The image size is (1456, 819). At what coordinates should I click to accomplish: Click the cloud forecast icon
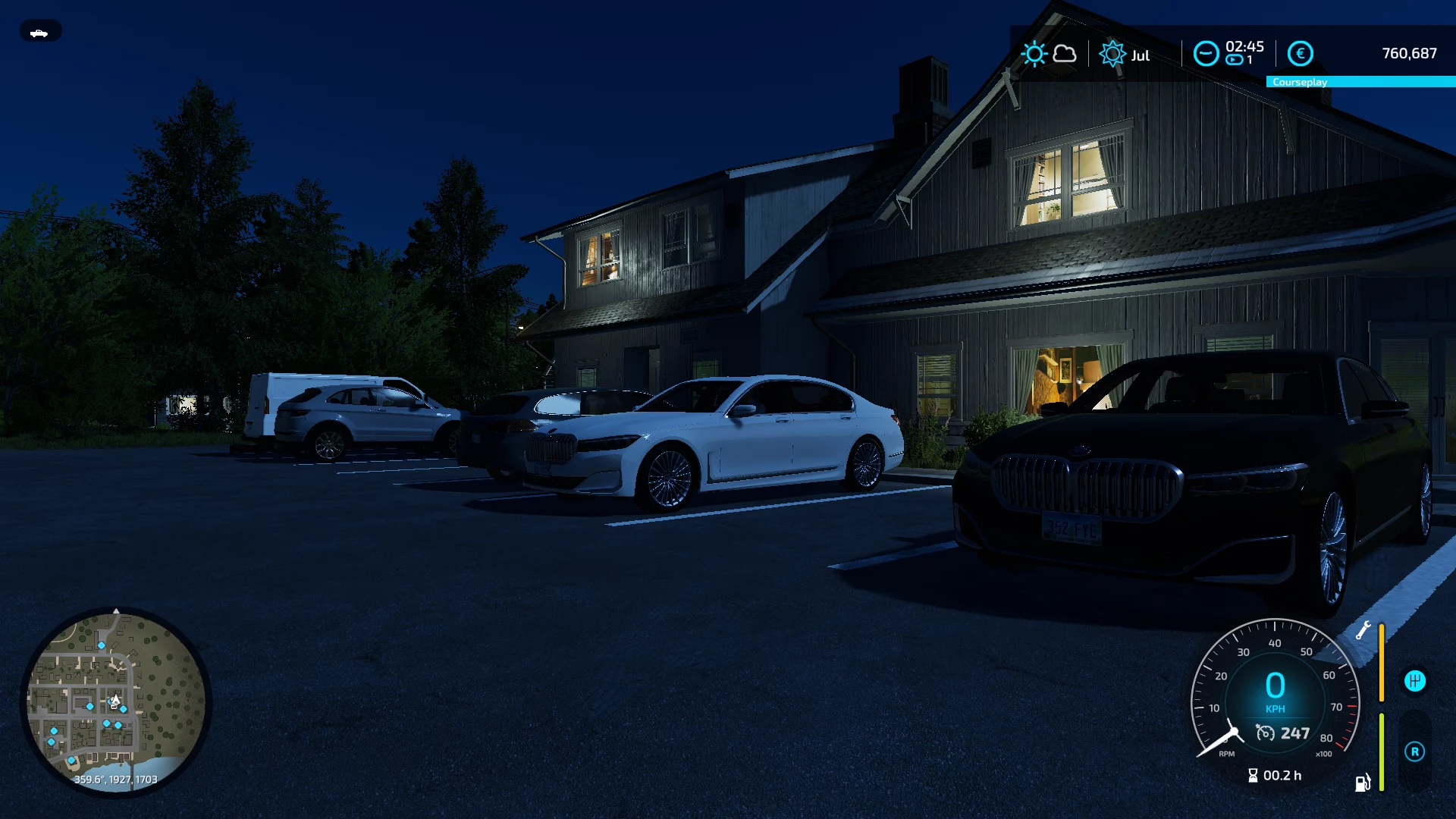[x=1065, y=54]
